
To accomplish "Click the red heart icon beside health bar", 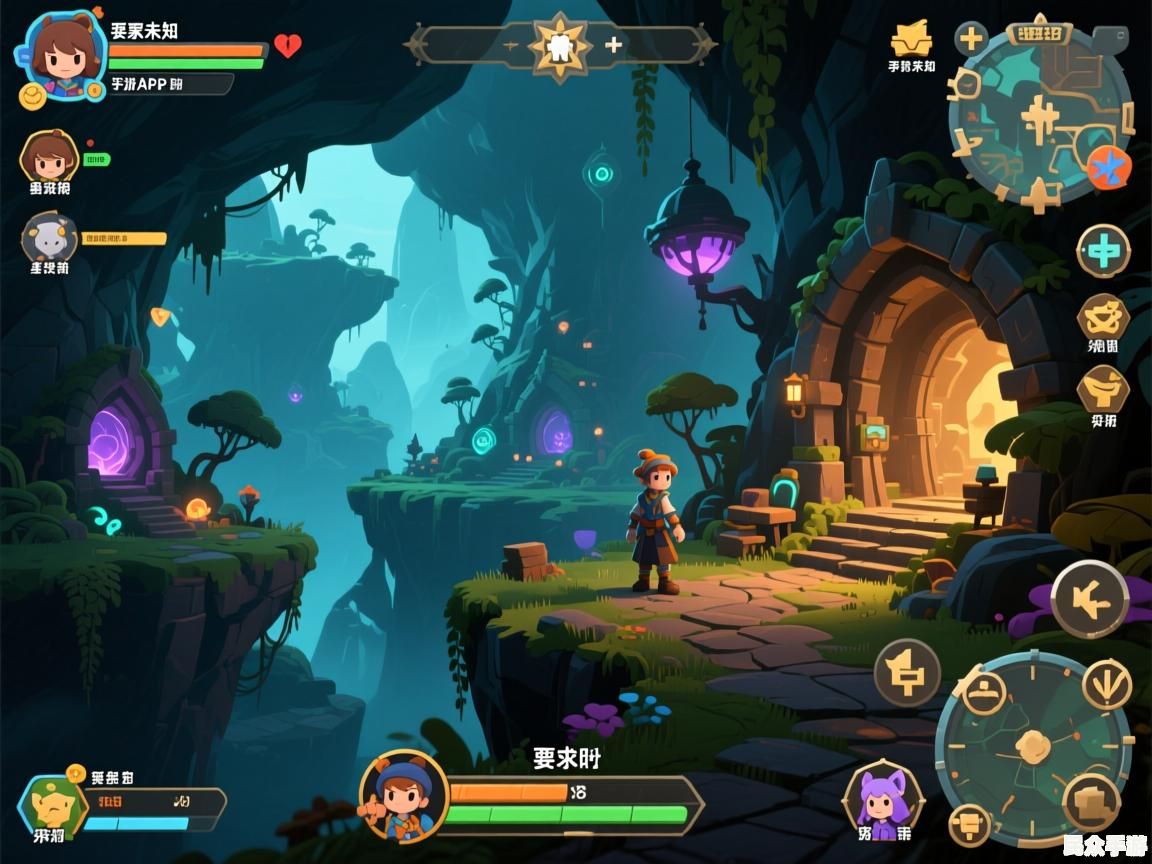I will (x=288, y=46).
